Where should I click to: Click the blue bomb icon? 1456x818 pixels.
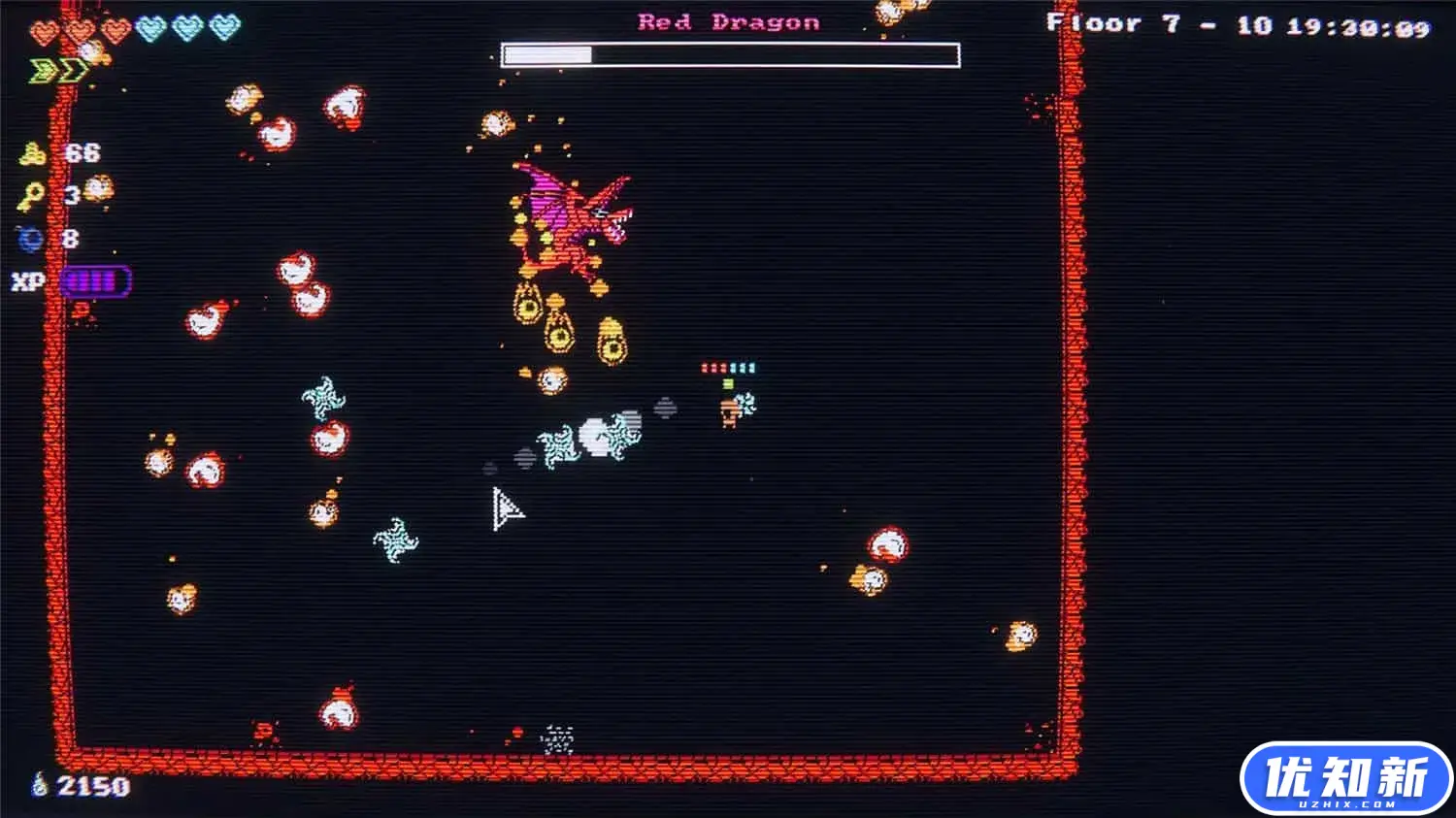[x=29, y=238]
